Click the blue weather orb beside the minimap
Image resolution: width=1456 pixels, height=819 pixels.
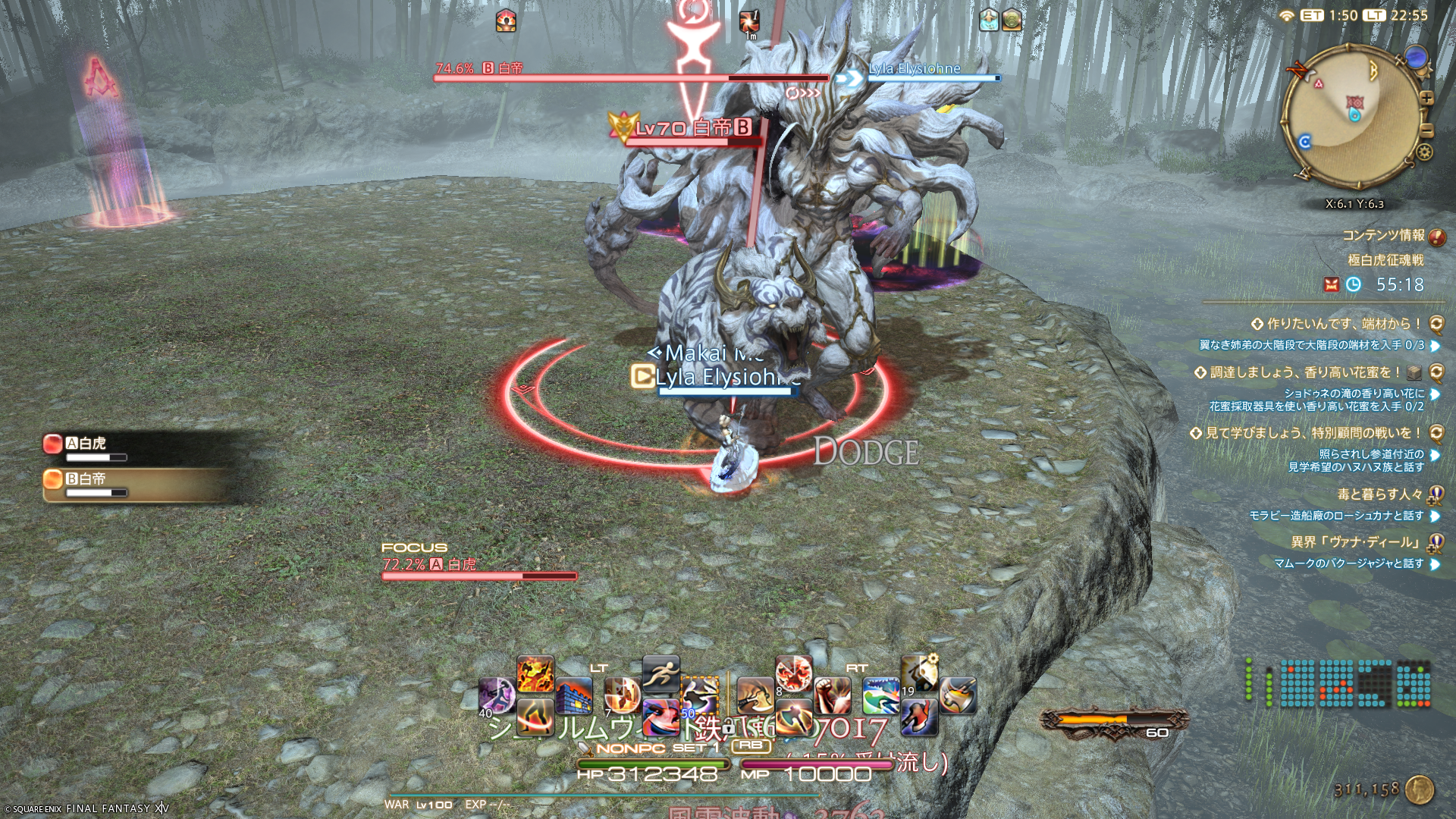click(x=1415, y=57)
